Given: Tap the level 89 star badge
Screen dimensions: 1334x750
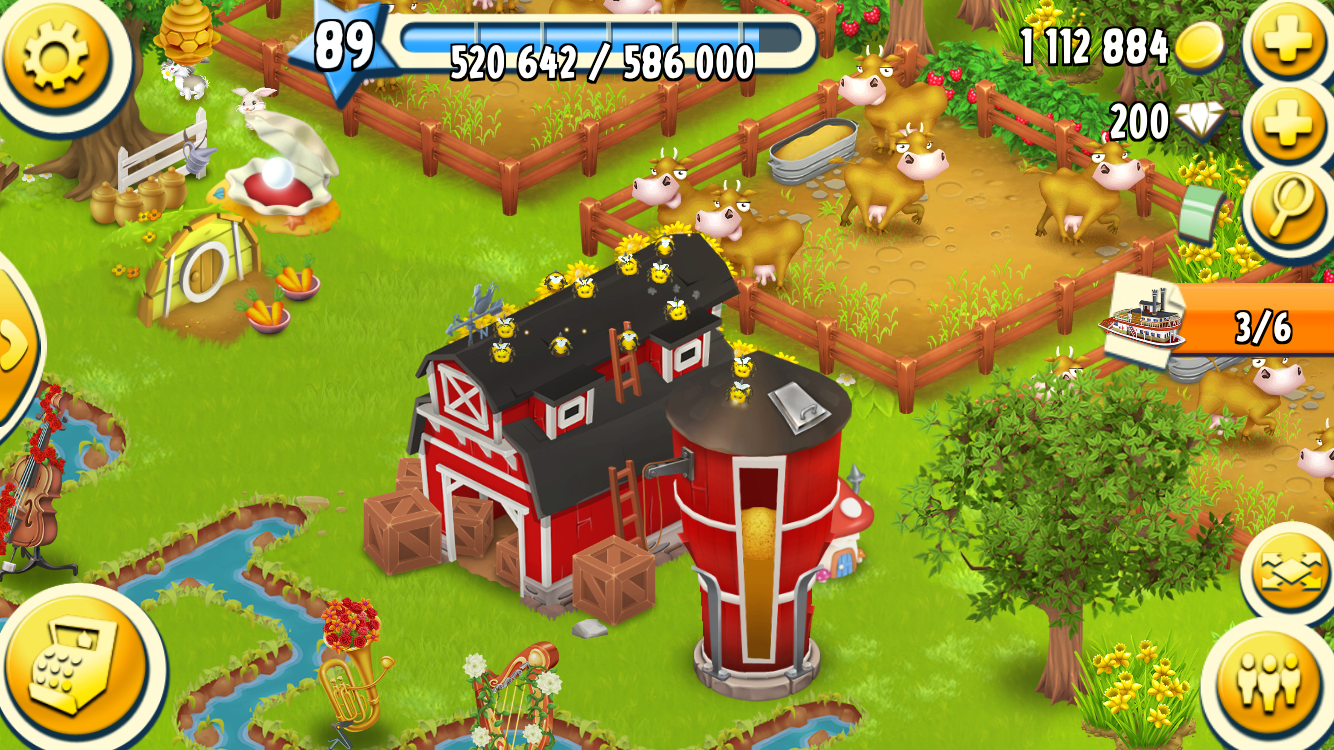Looking at the screenshot, I should [340, 50].
